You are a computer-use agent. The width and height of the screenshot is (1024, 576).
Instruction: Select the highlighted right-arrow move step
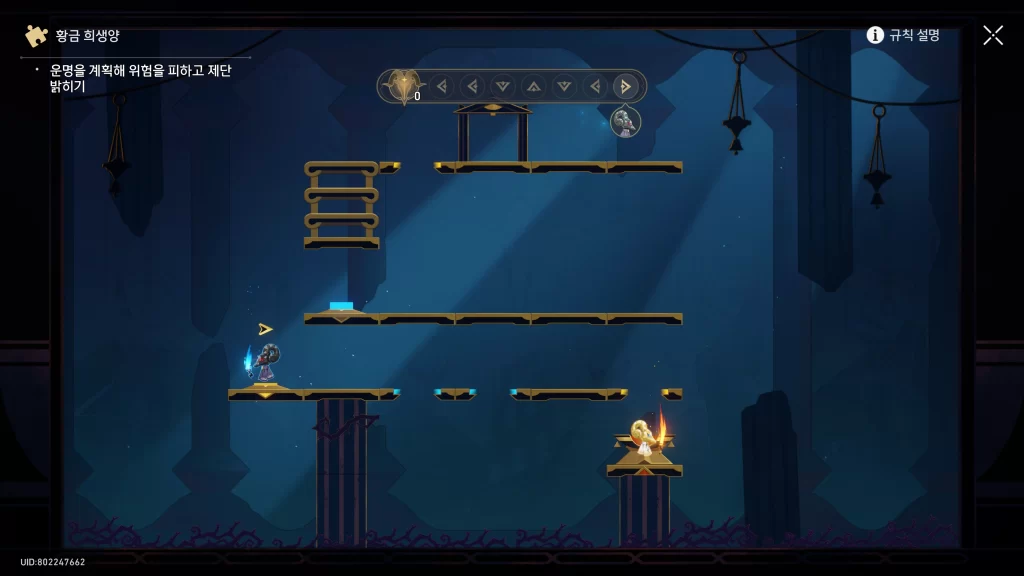pyautogui.click(x=626, y=86)
